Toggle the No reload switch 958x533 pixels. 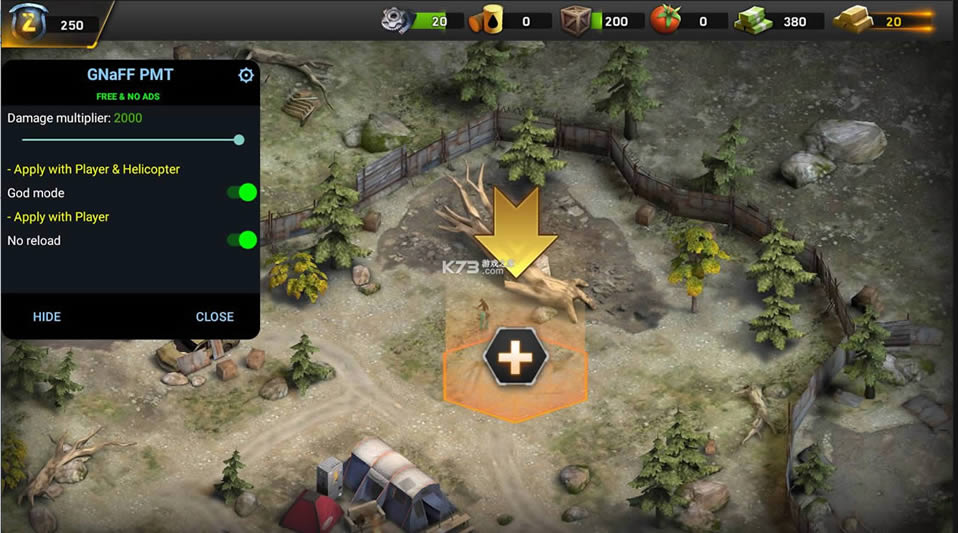[x=243, y=240]
